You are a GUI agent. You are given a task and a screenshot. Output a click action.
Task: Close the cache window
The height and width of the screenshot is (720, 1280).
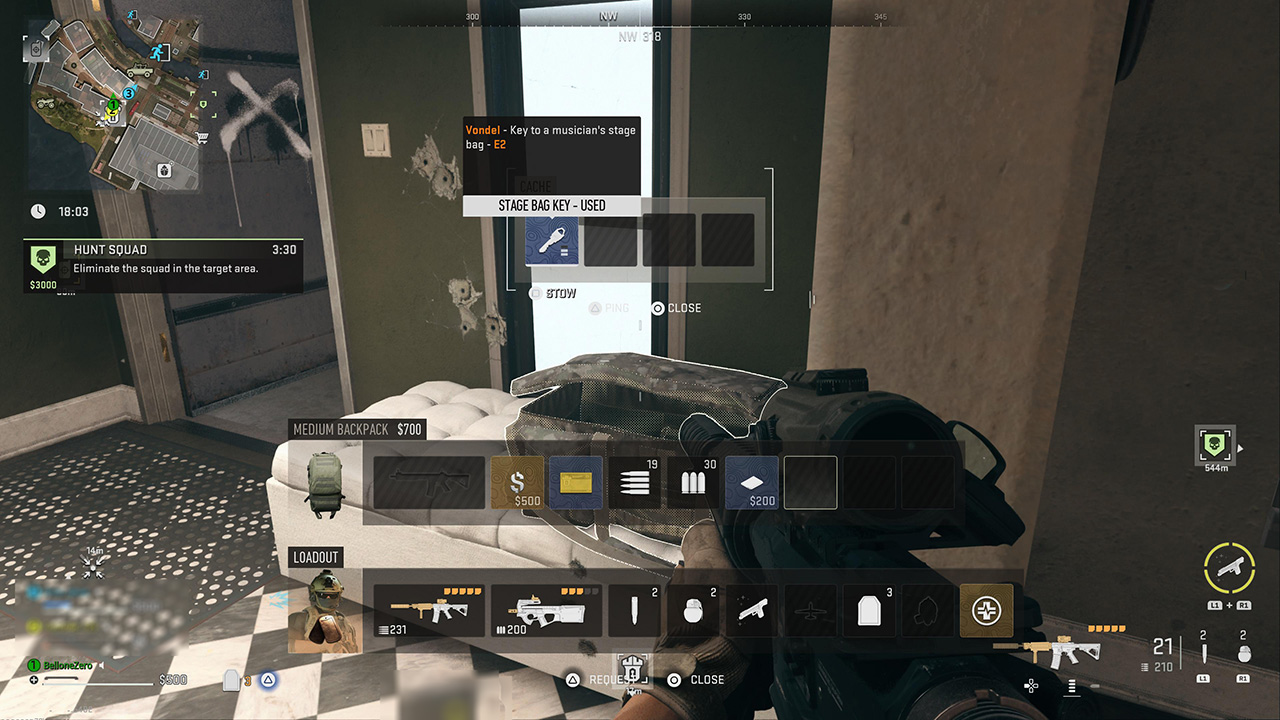coord(677,308)
